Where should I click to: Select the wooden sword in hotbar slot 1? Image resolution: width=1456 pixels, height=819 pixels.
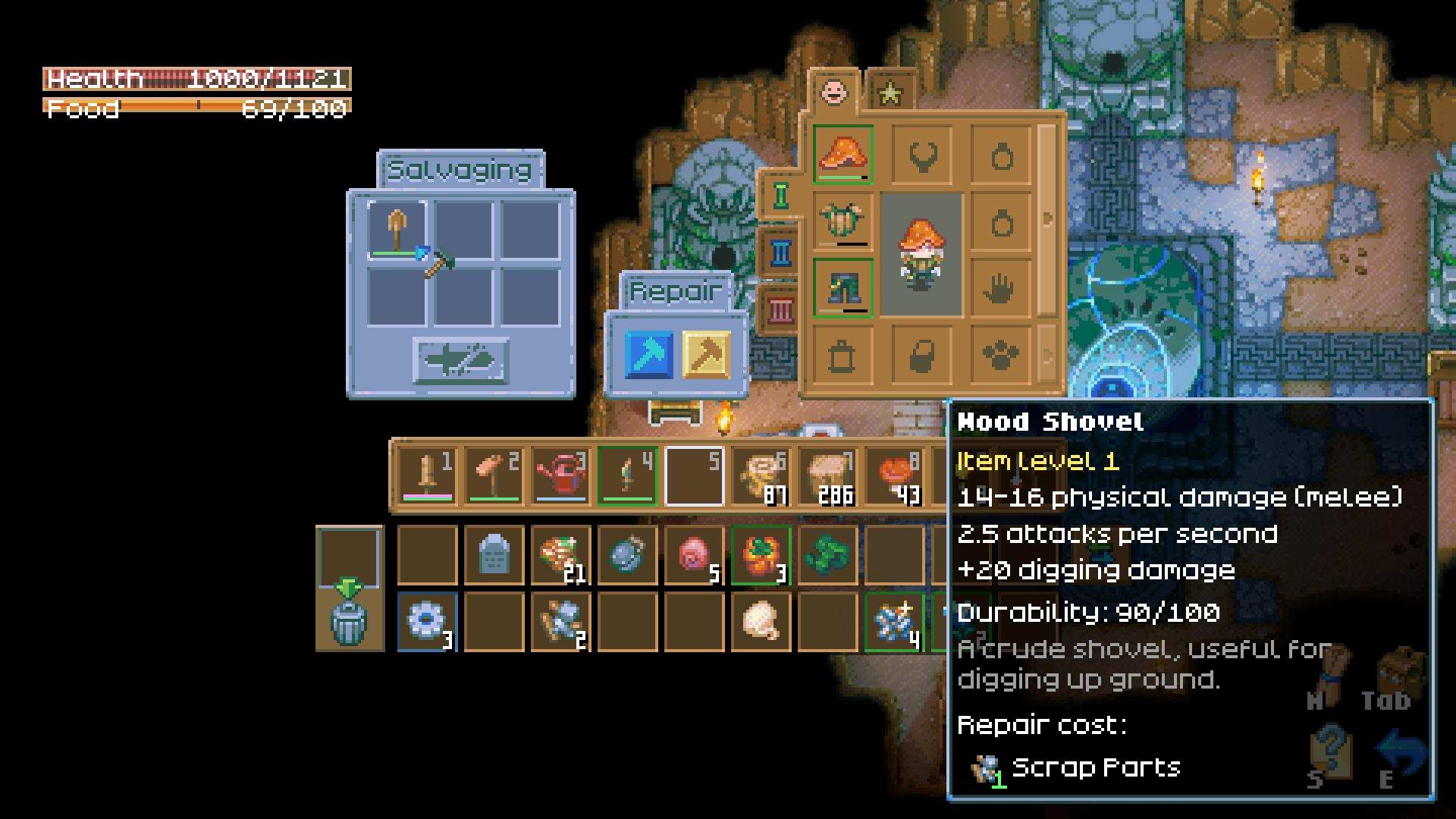(x=428, y=476)
